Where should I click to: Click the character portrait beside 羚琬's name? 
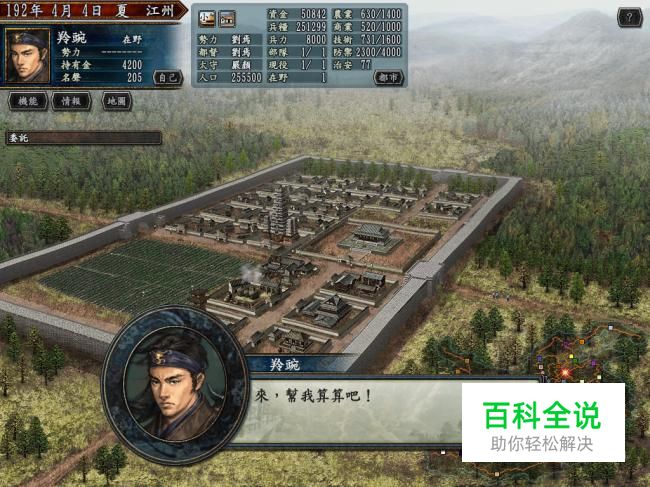tap(29, 55)
